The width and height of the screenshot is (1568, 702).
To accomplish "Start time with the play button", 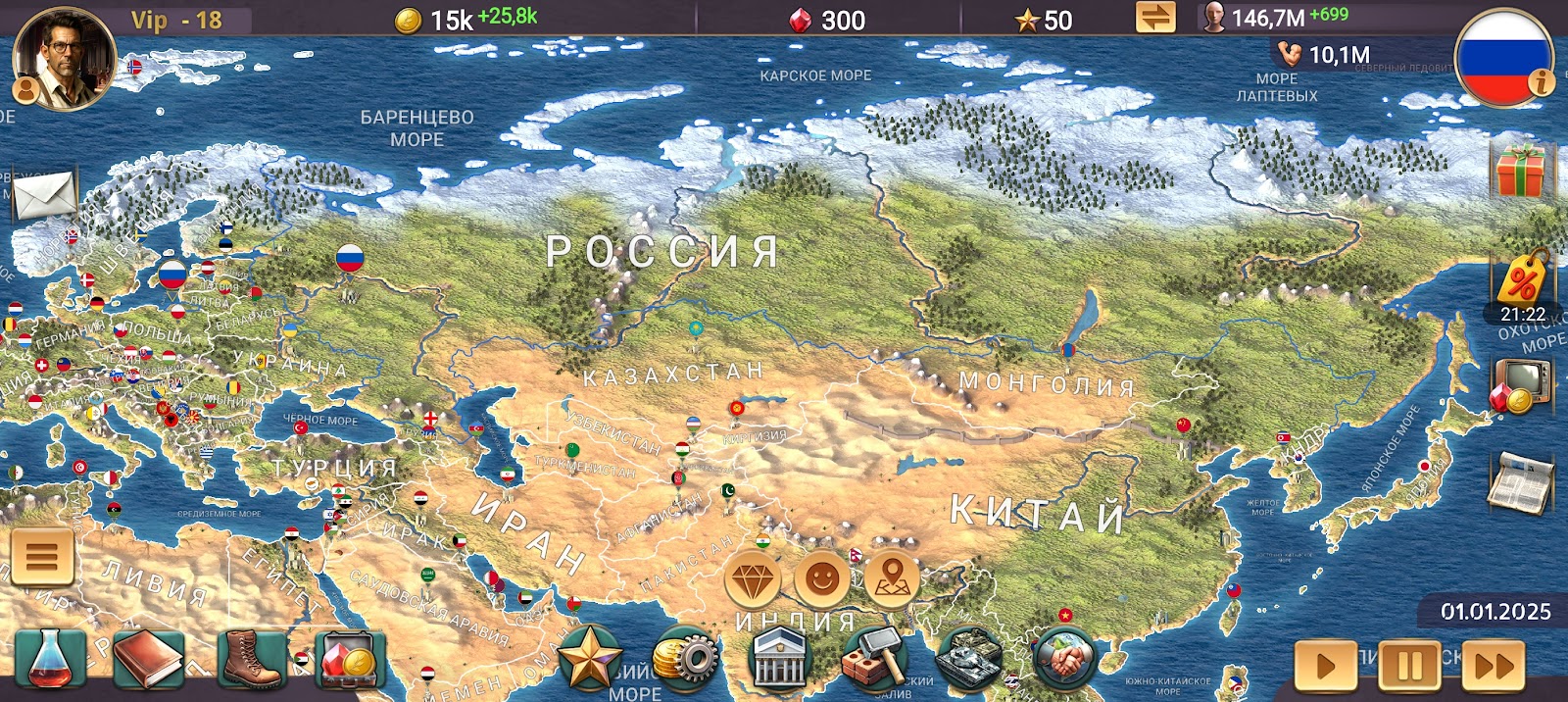I will point(1325,667).
